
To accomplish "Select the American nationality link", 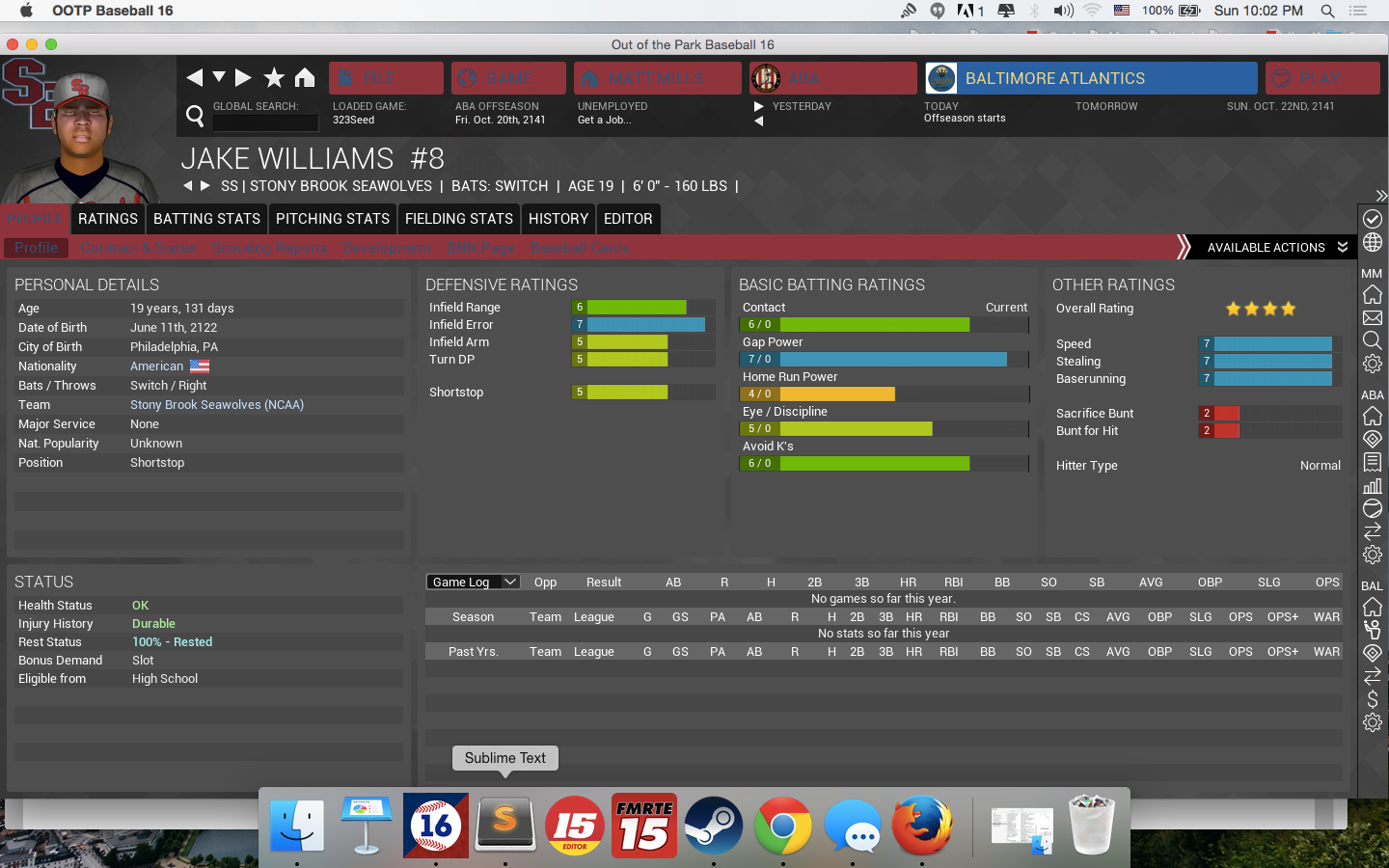I will pos(157,366).
